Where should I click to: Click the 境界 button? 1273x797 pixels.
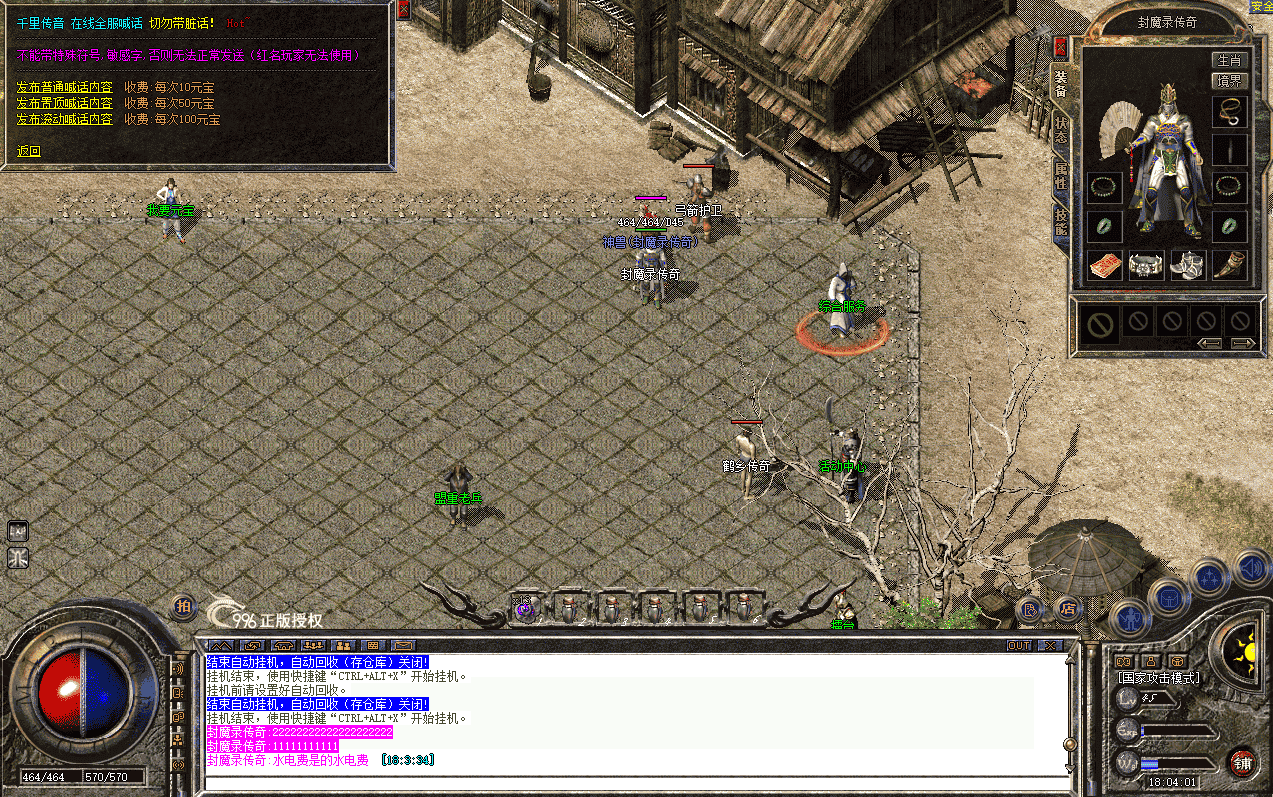[1228, 81]
